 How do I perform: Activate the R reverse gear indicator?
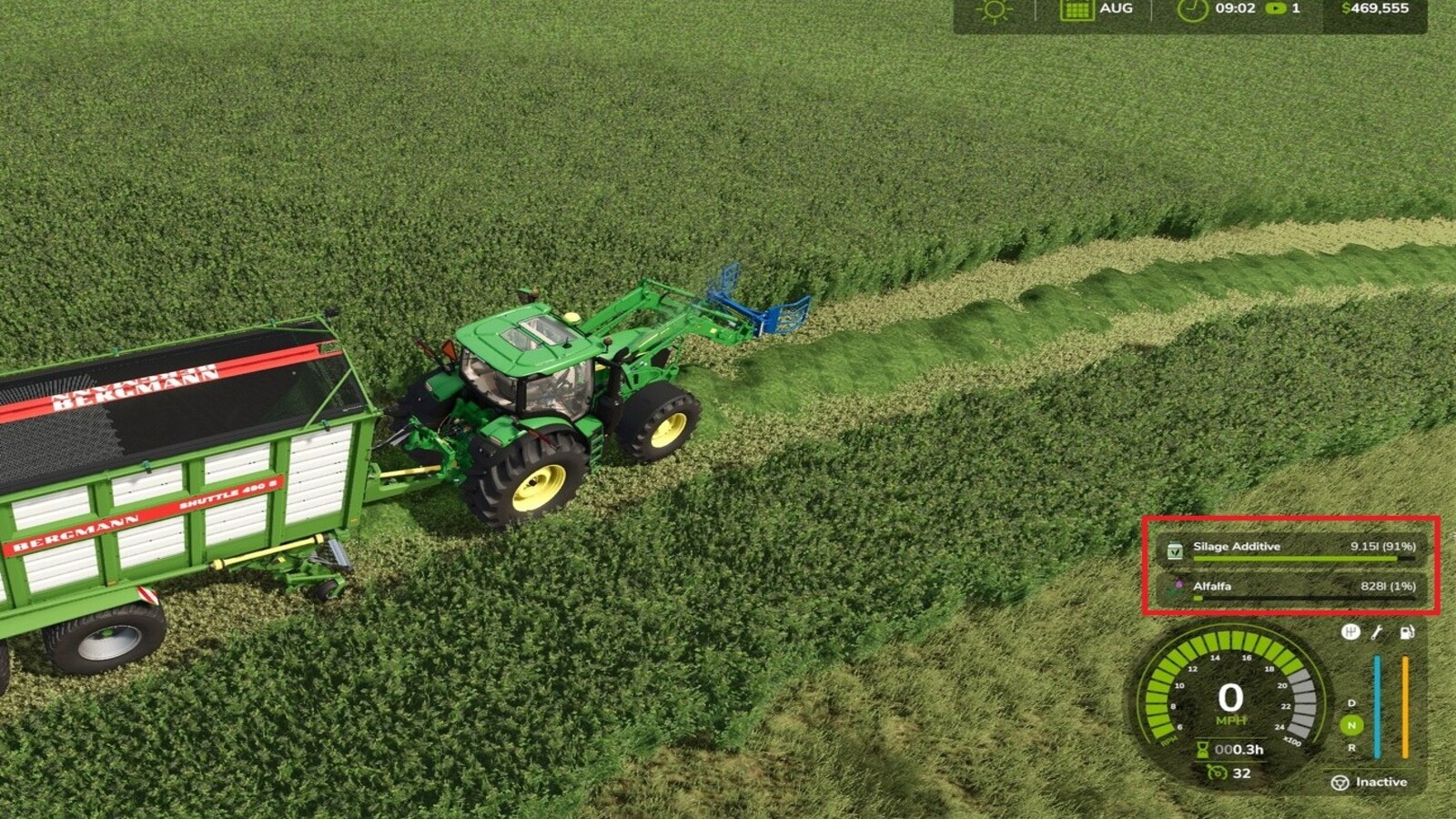[1350, 748]
